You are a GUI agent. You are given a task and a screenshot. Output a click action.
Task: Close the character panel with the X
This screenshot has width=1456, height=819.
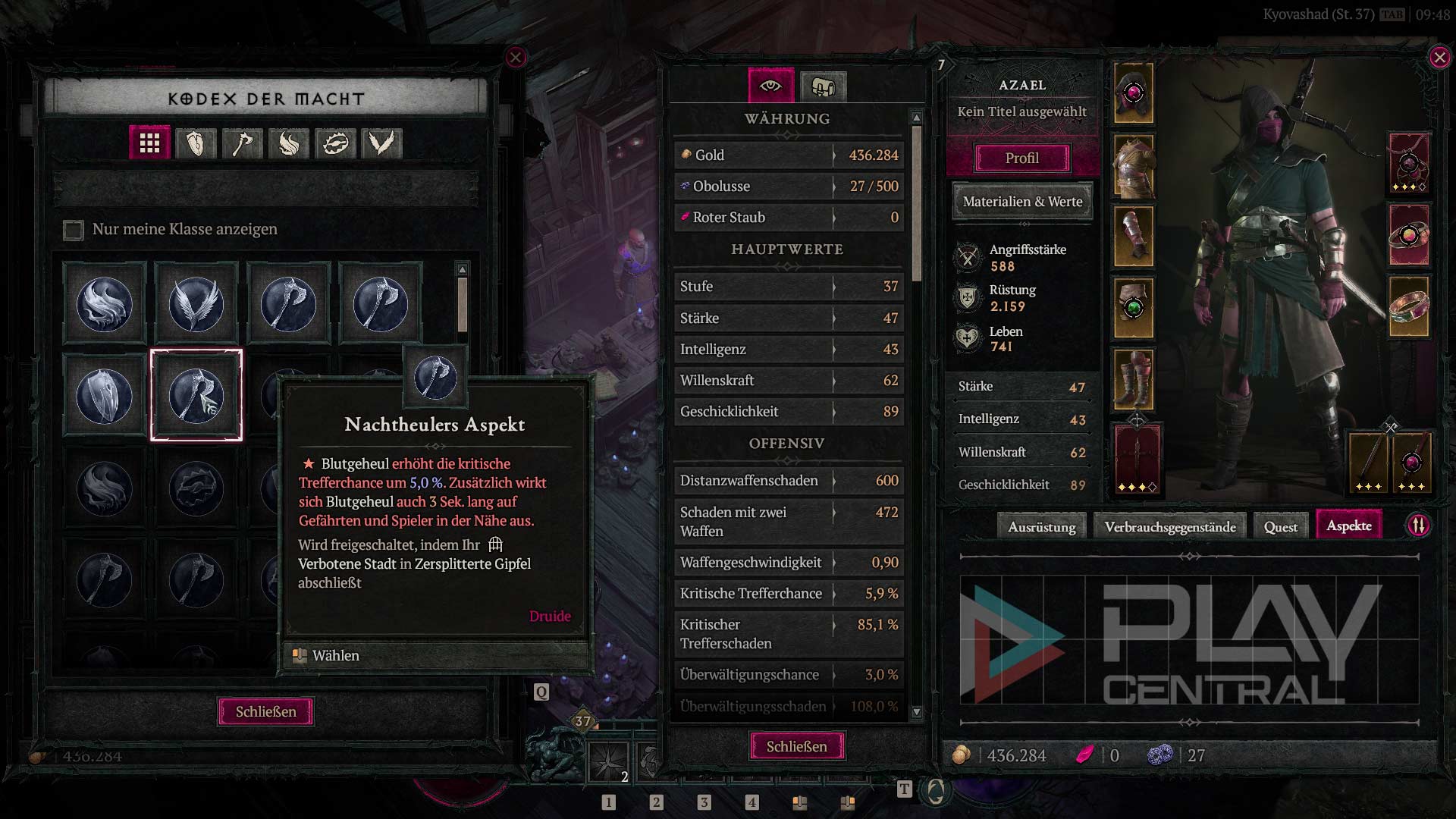[1439, 58]
